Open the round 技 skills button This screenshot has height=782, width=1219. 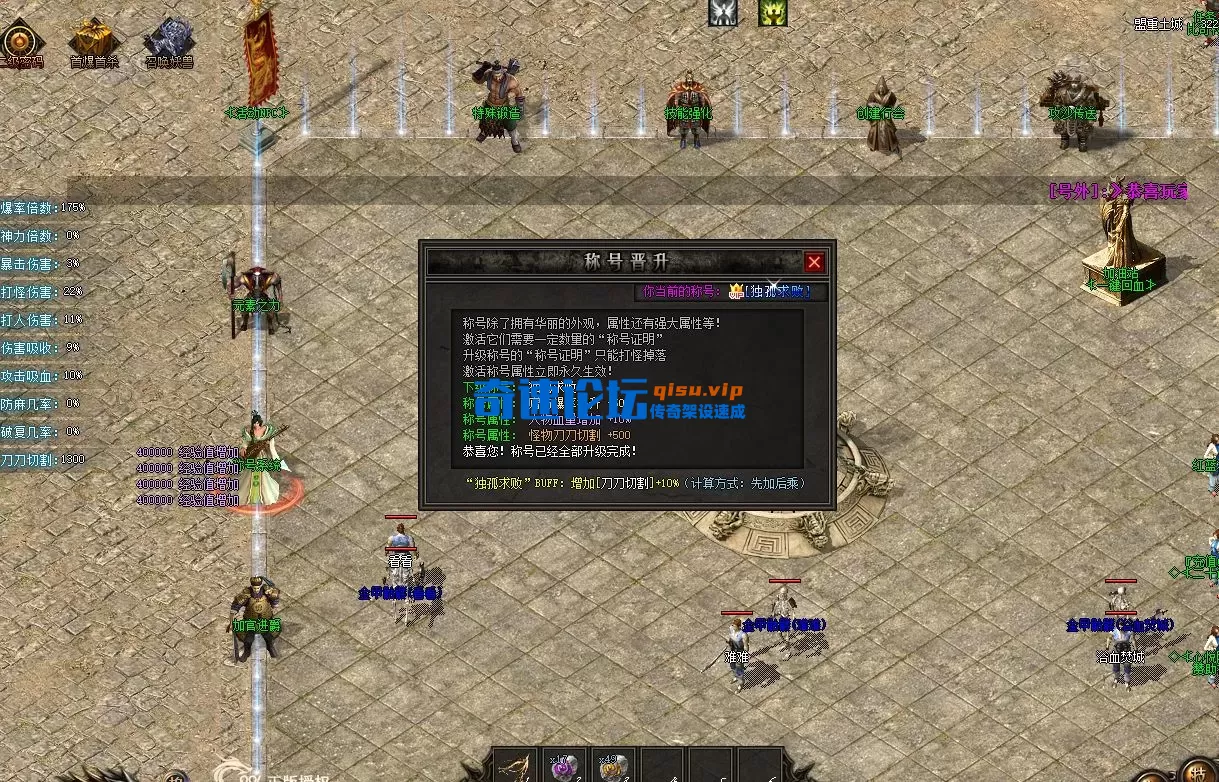1198,772
